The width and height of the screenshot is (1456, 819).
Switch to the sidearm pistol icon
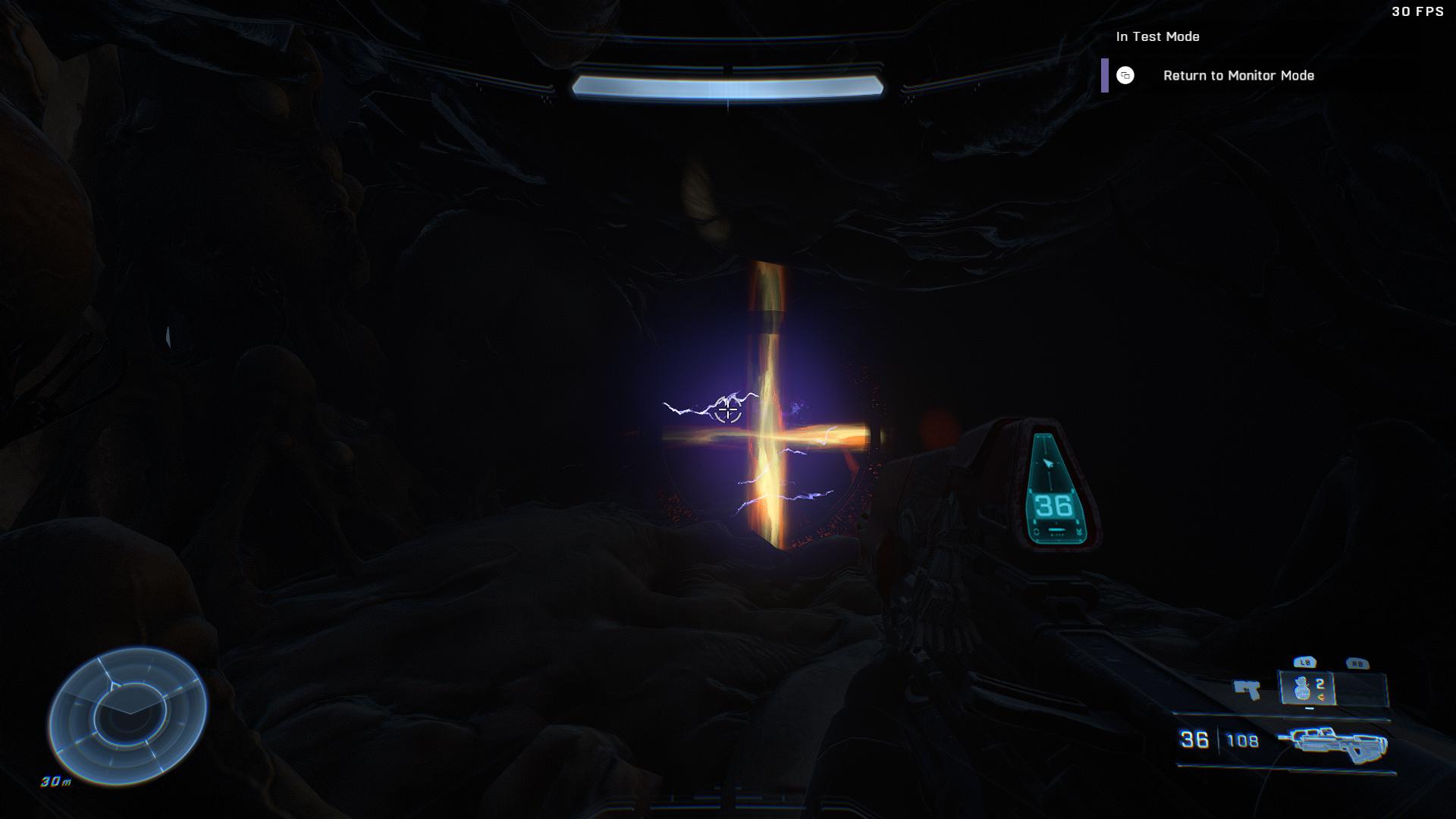(x=1247, y=689)
